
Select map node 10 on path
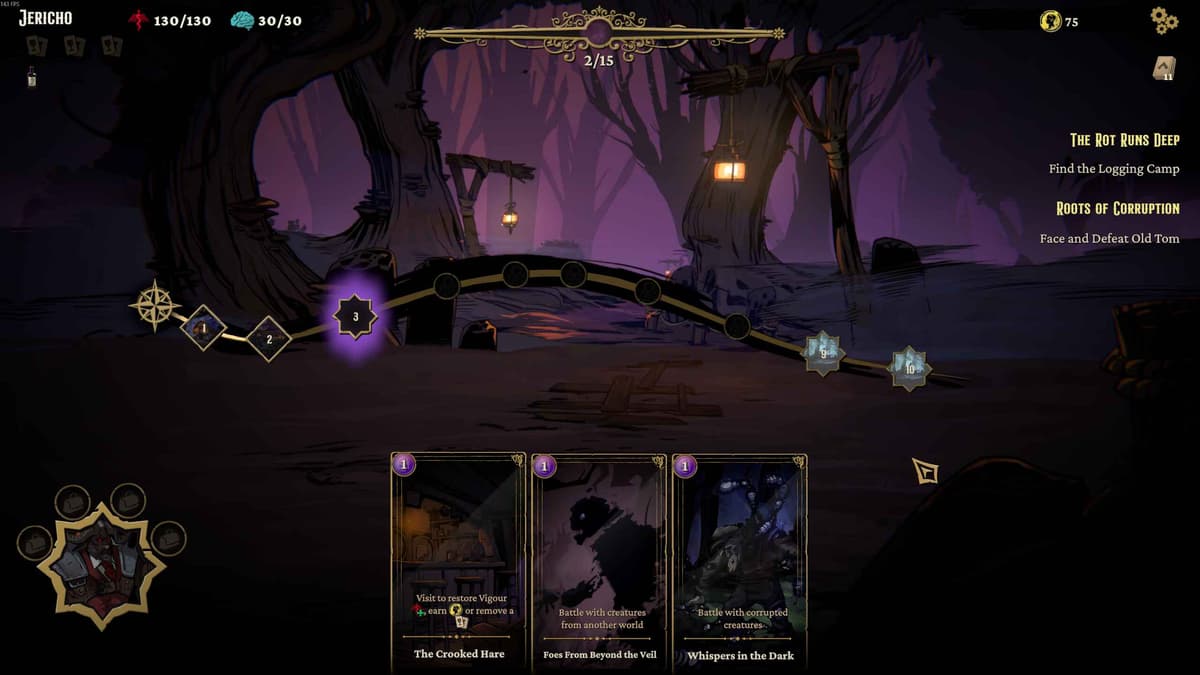[x=910, y=368]
